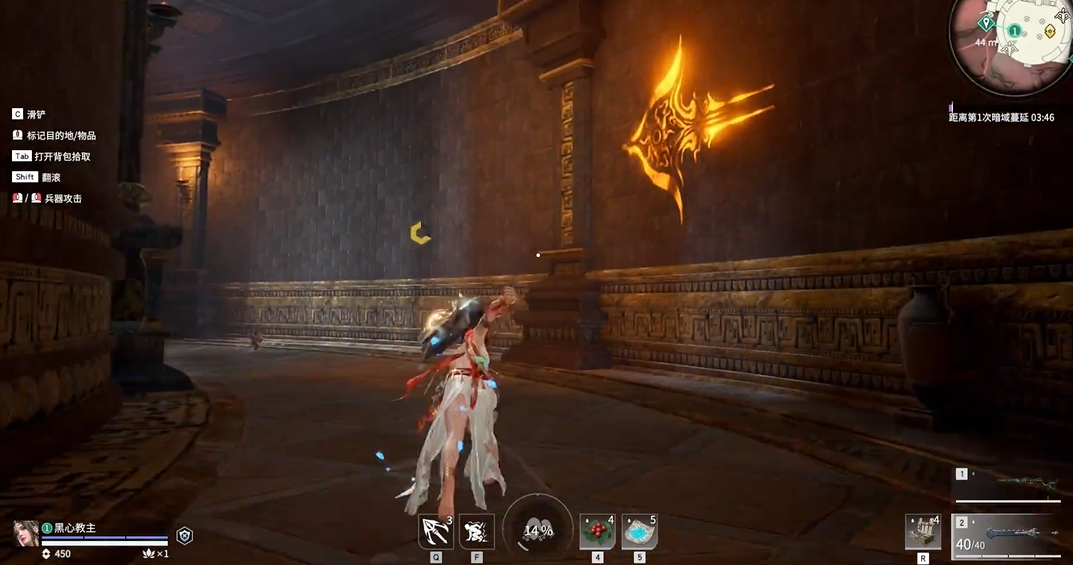Click the central 14% circular gauge

(538, 530)
